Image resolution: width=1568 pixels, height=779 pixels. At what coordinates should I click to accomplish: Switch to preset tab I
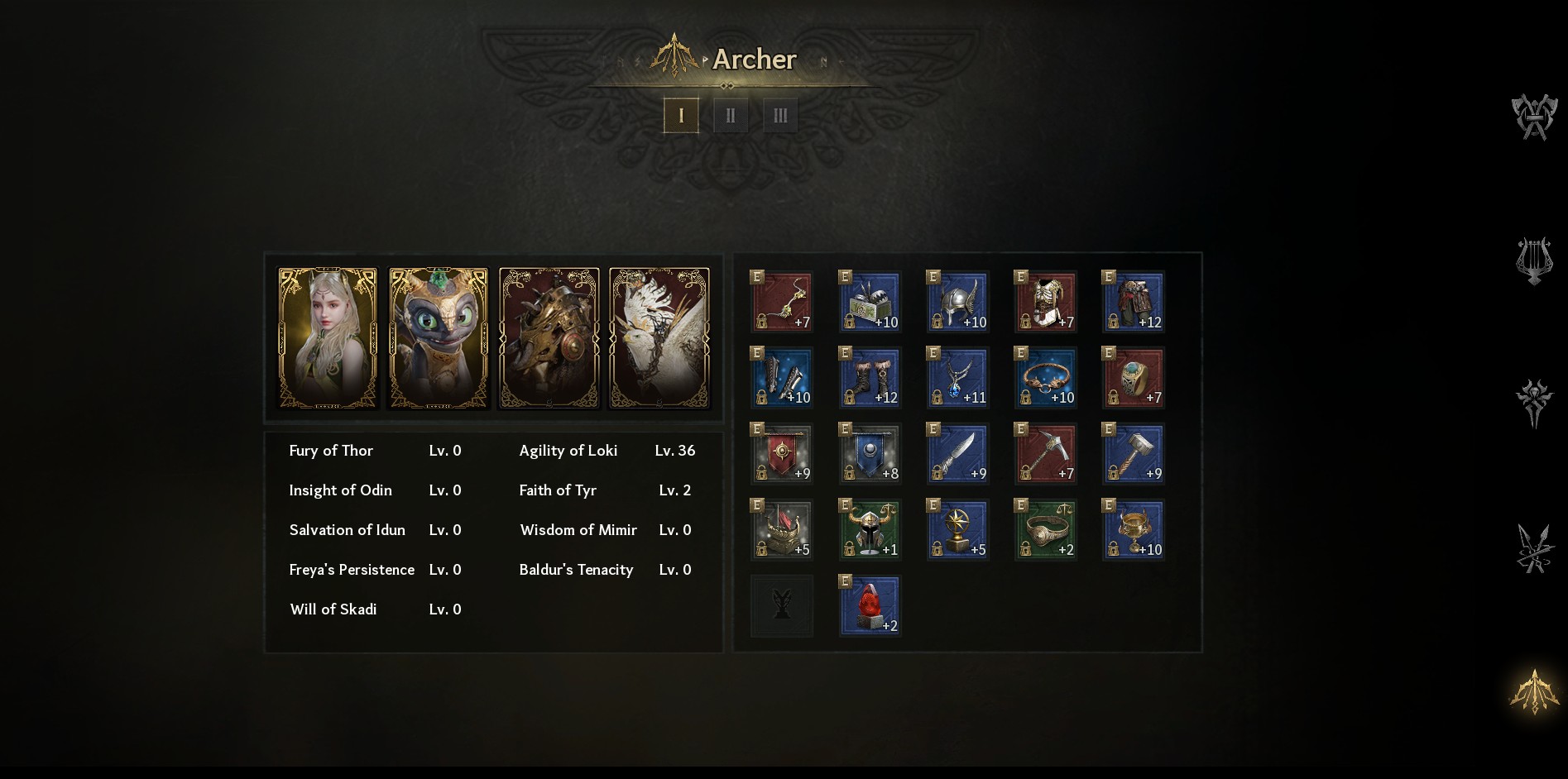681,115
